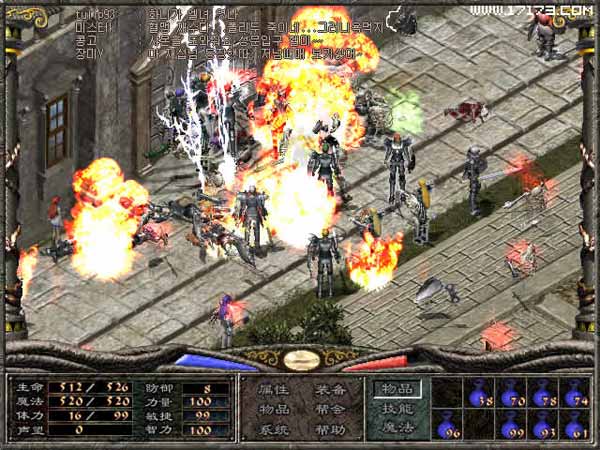This screenshot has width=600, height=450.
Task: Open the 属性 attributes panel
Action: (274, 391)
